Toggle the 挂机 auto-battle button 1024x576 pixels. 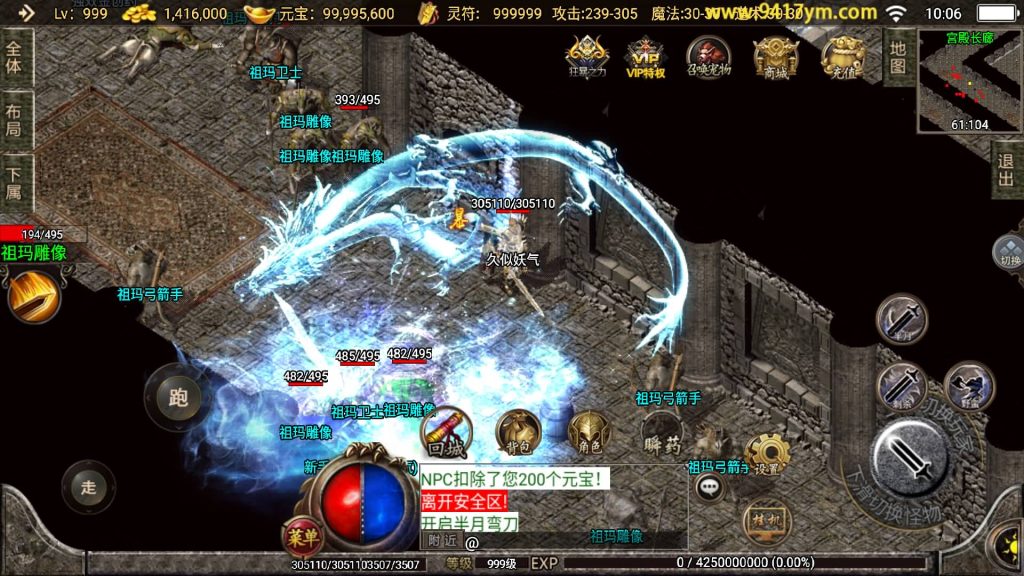click(x=762, y=522)
